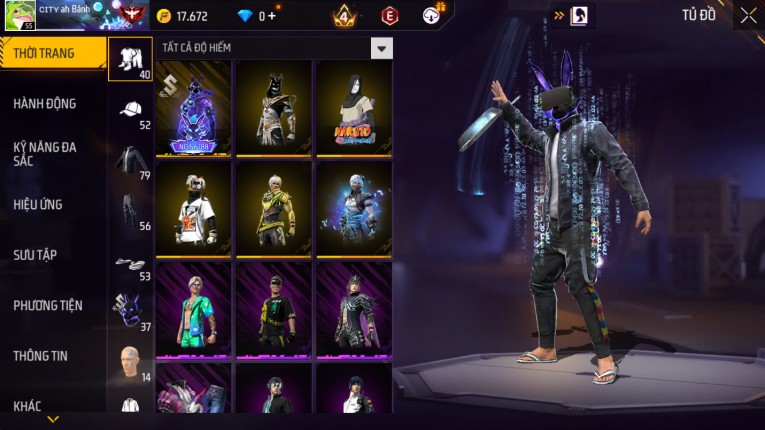Image resolution: width=765 pixels, height=430 pixels.
Task: Select the shoes subcategory icon
Action: 130,263
